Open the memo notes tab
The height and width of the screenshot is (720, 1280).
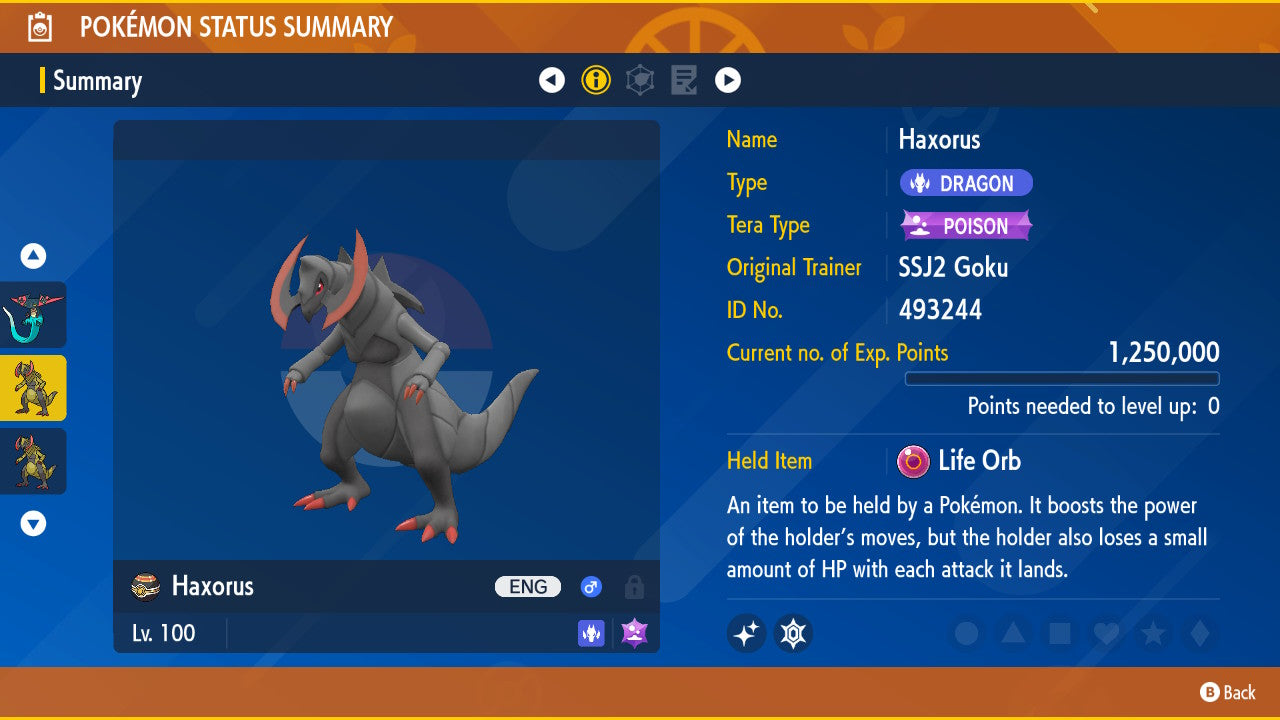(x=684, y=80)
